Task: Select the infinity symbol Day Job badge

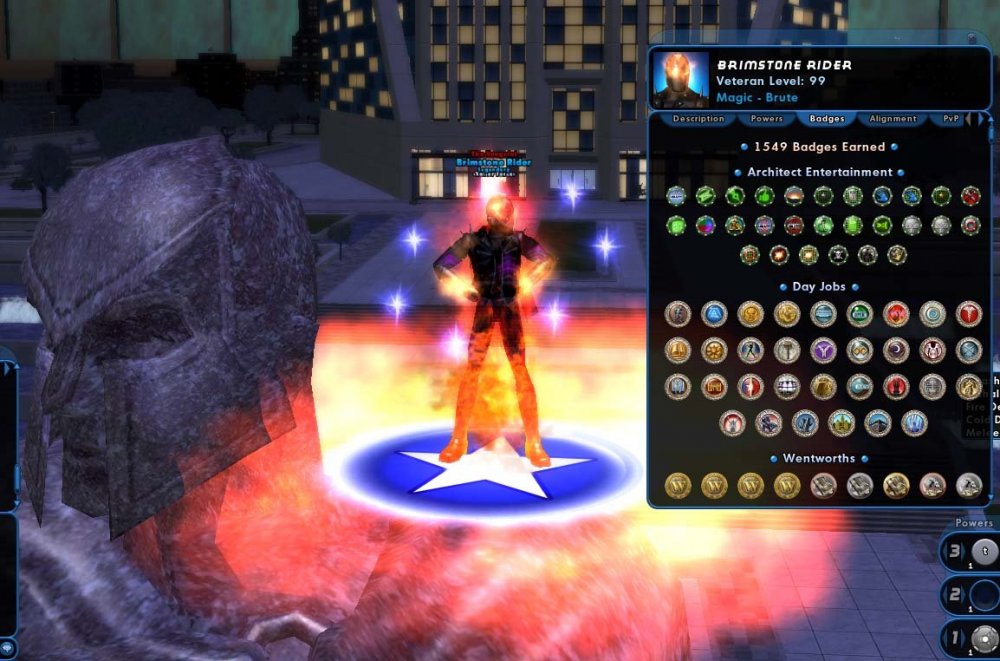Action: pos(859,350)
